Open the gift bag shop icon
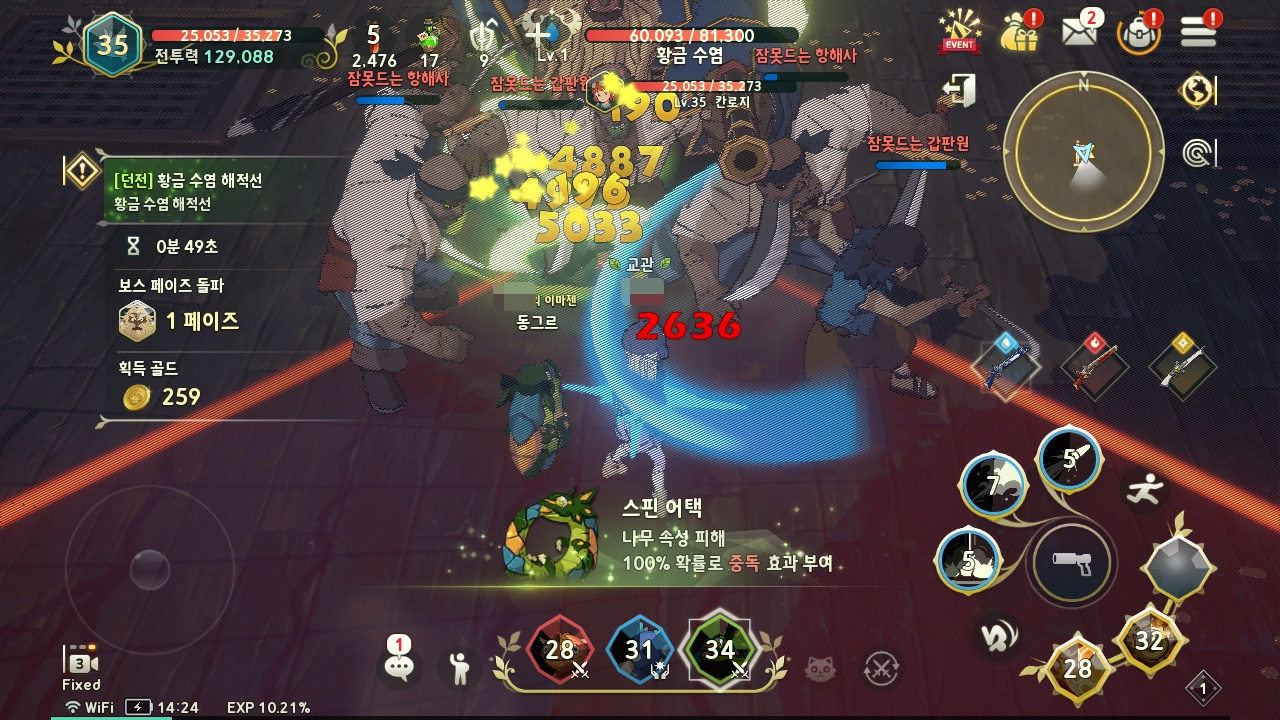The image size is (1280, 720). click(1021, 31)
